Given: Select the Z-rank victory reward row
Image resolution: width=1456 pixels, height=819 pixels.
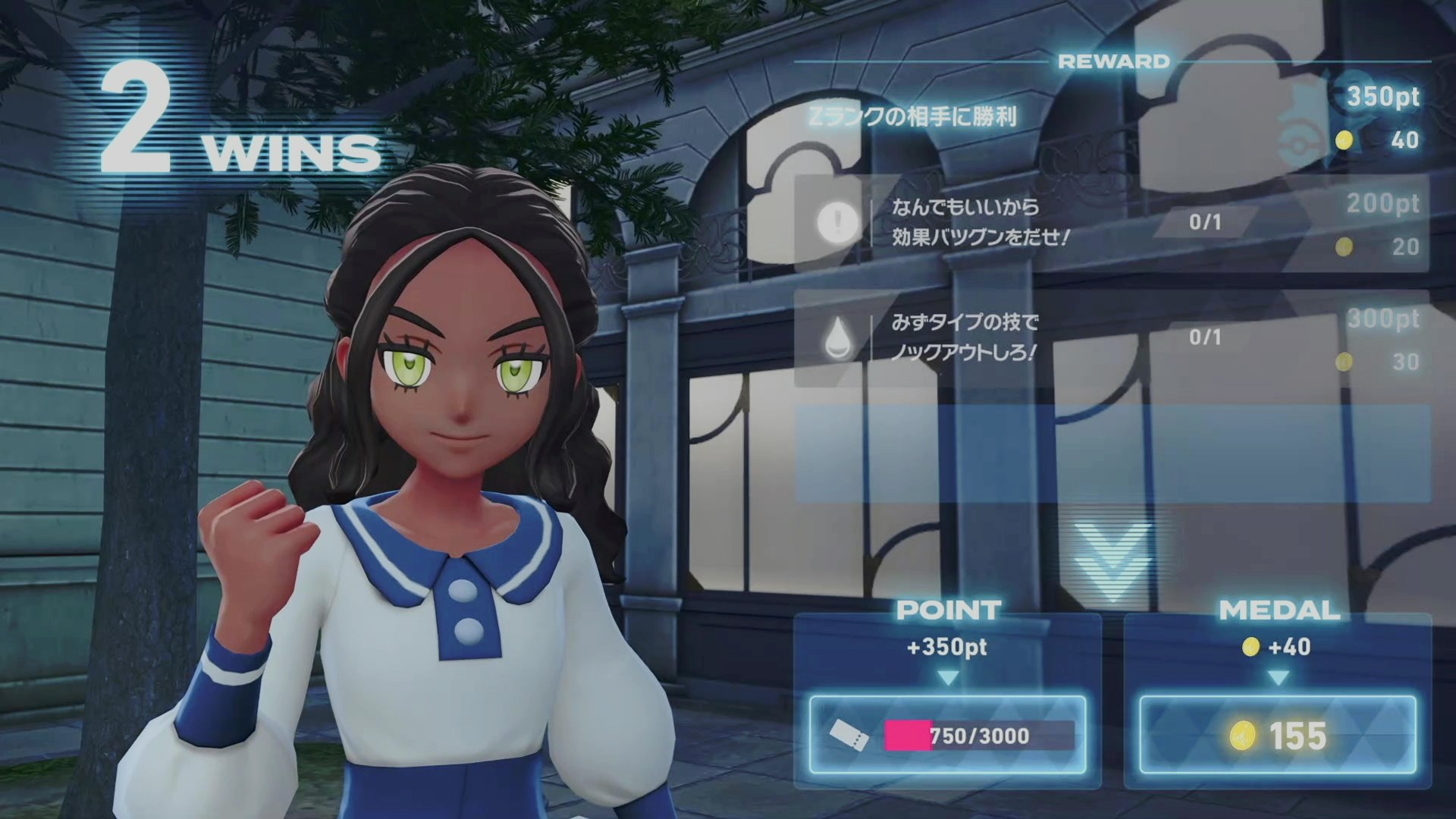Looking at the screenshot, I should (1111, 118).
